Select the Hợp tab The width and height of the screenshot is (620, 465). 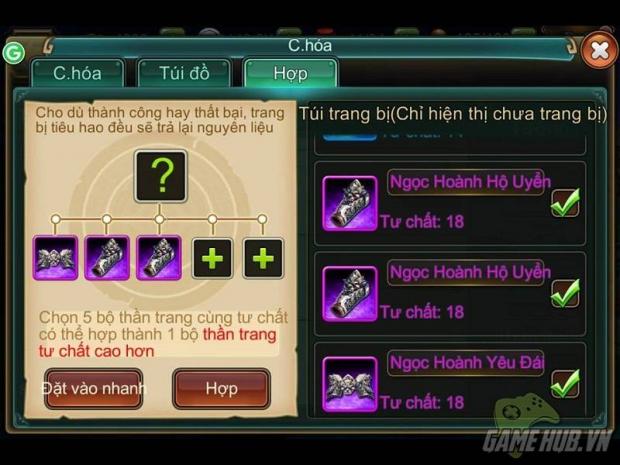pos(290,73)
